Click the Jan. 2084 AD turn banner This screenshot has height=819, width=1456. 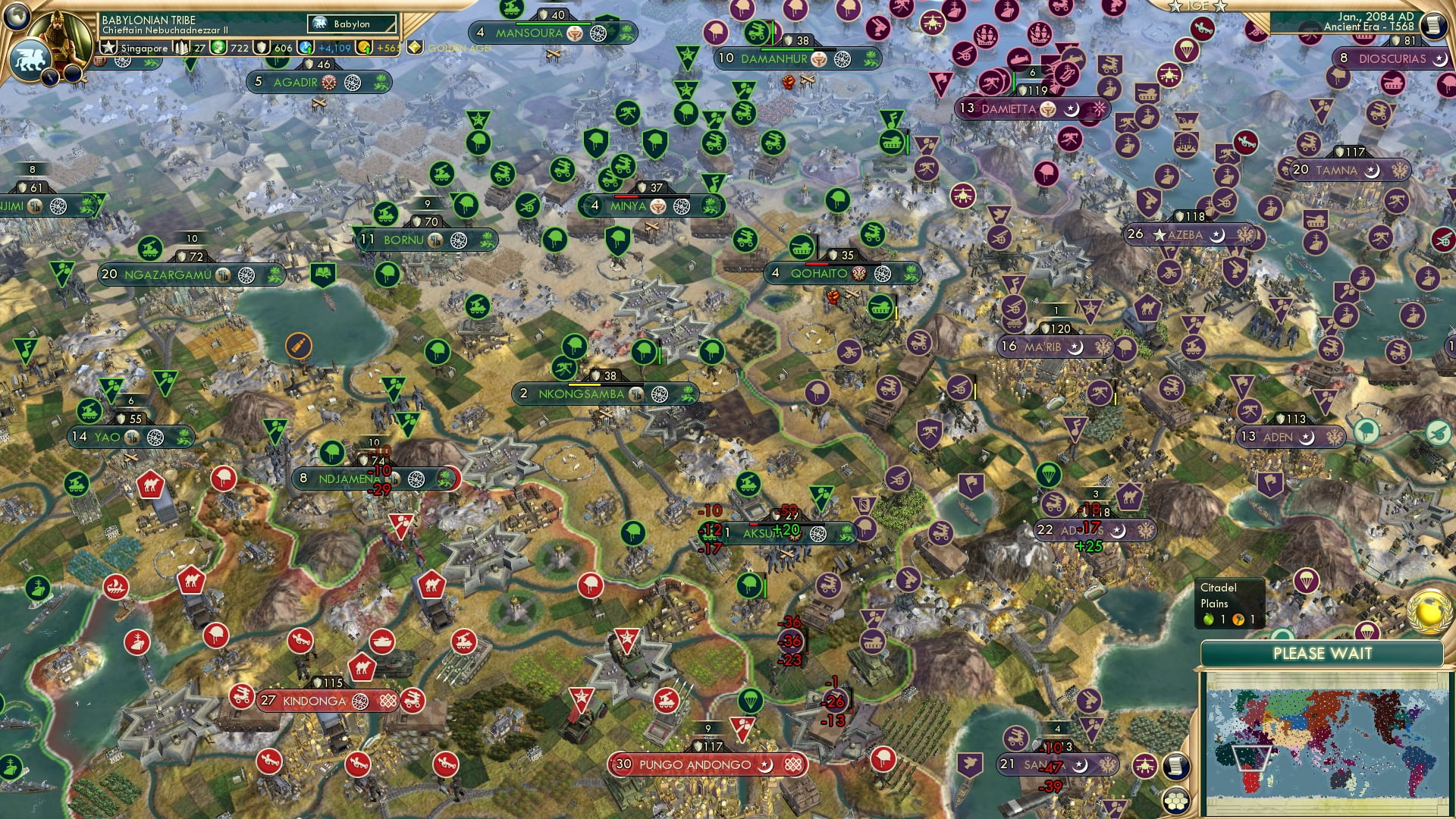click(x=1373, y=23)
